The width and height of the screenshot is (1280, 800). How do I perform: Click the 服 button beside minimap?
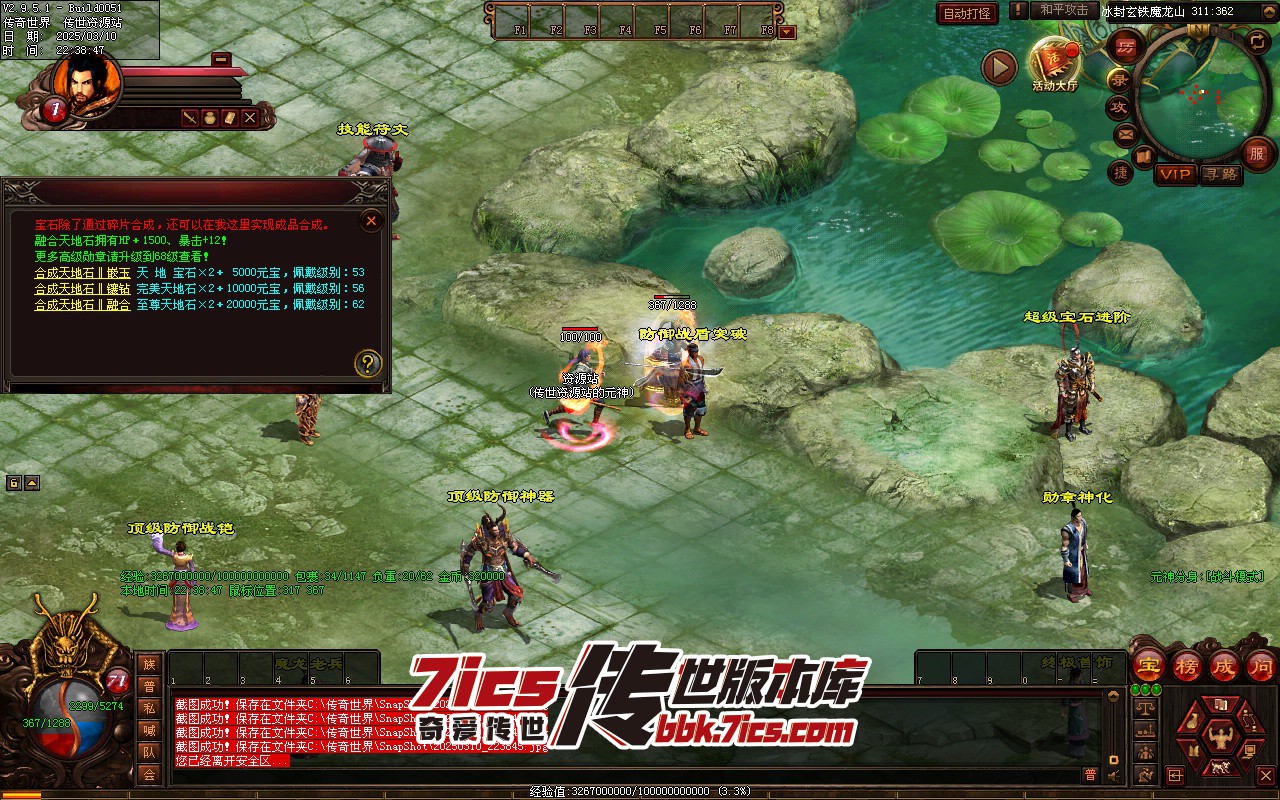pyautogui.click(x=1257, y=153)
